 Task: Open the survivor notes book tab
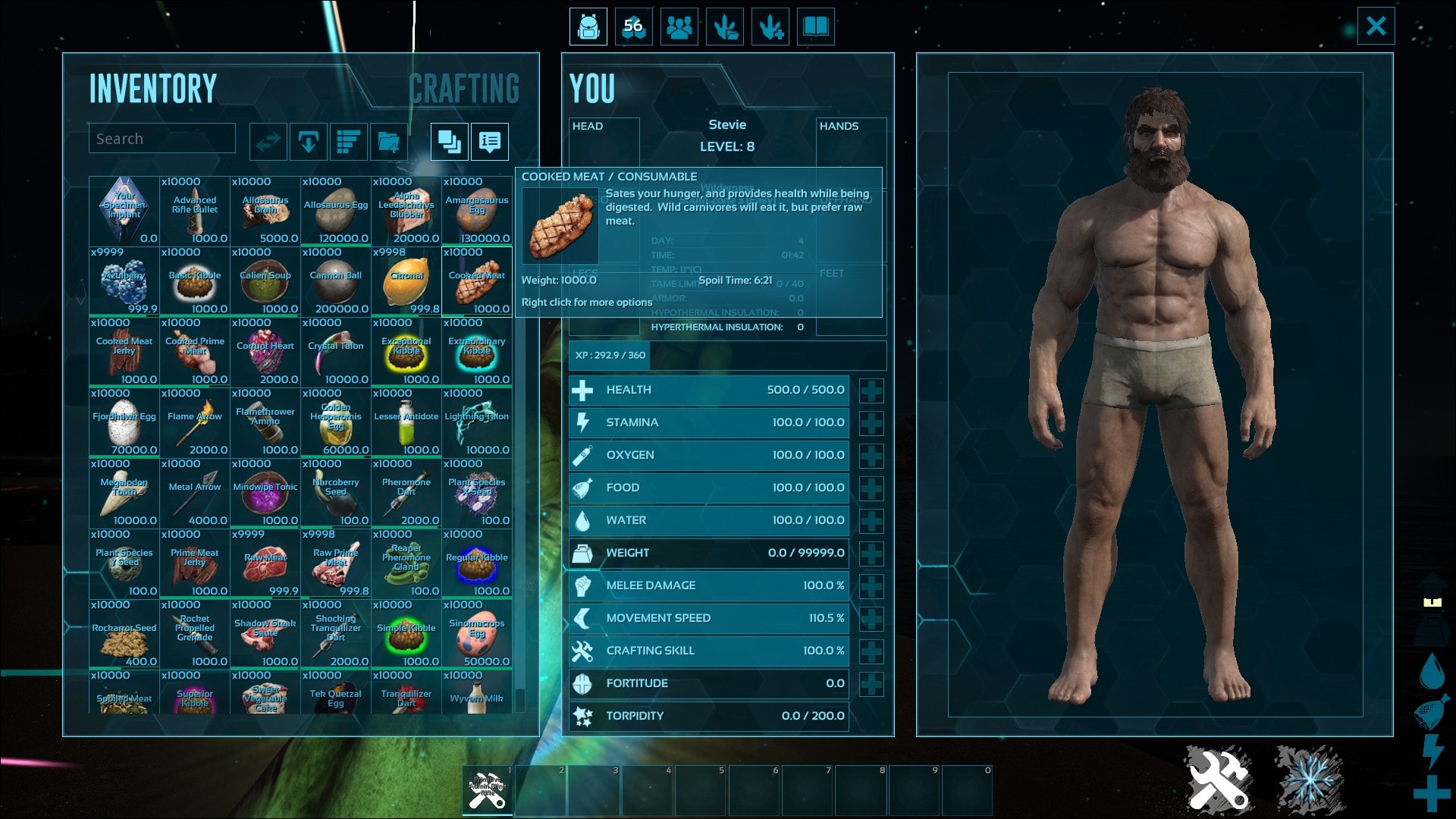coord(816,27)
